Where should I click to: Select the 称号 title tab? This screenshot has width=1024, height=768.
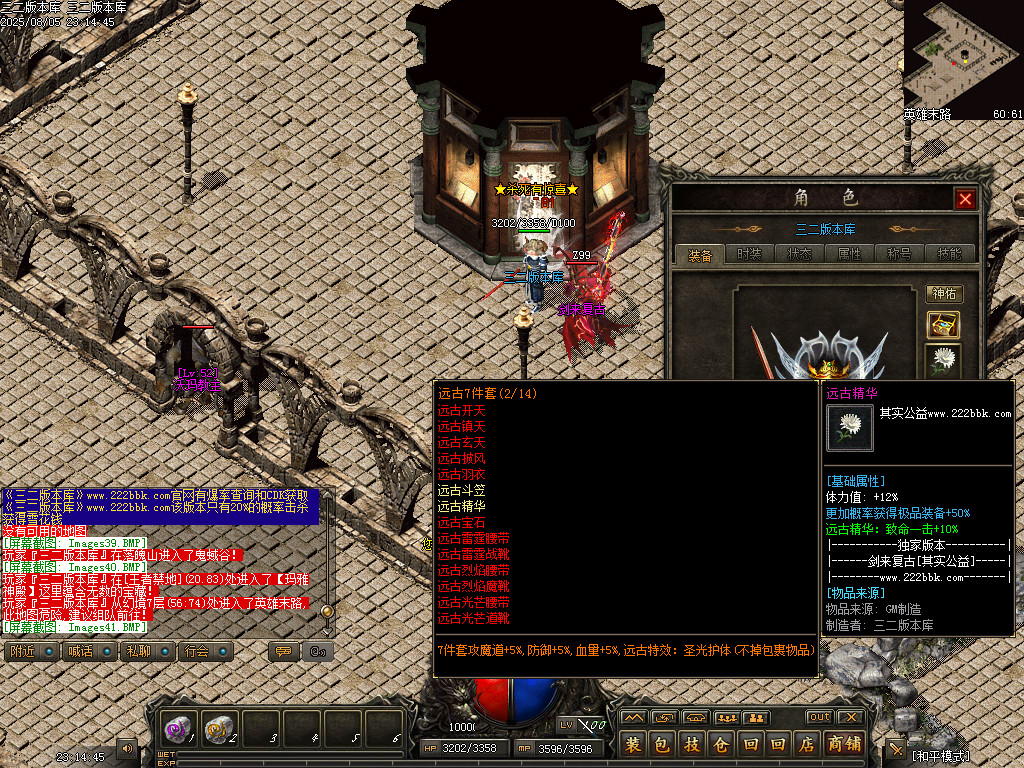tap(899, 254)
